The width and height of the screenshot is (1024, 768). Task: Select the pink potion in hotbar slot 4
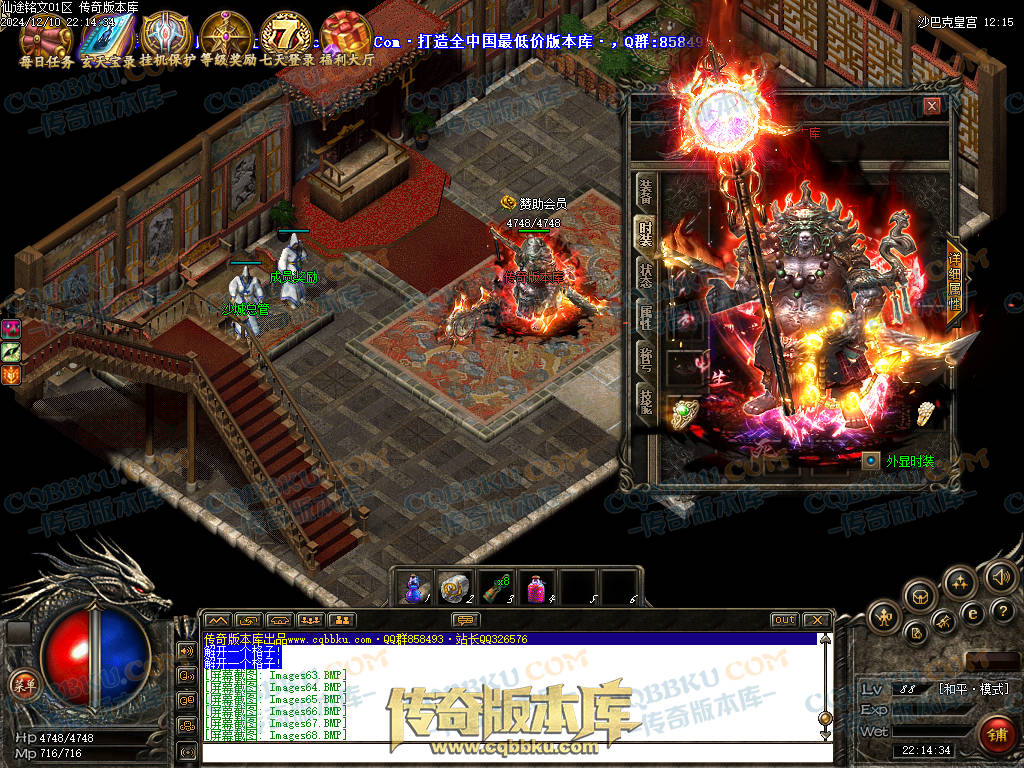pos(537,587)
